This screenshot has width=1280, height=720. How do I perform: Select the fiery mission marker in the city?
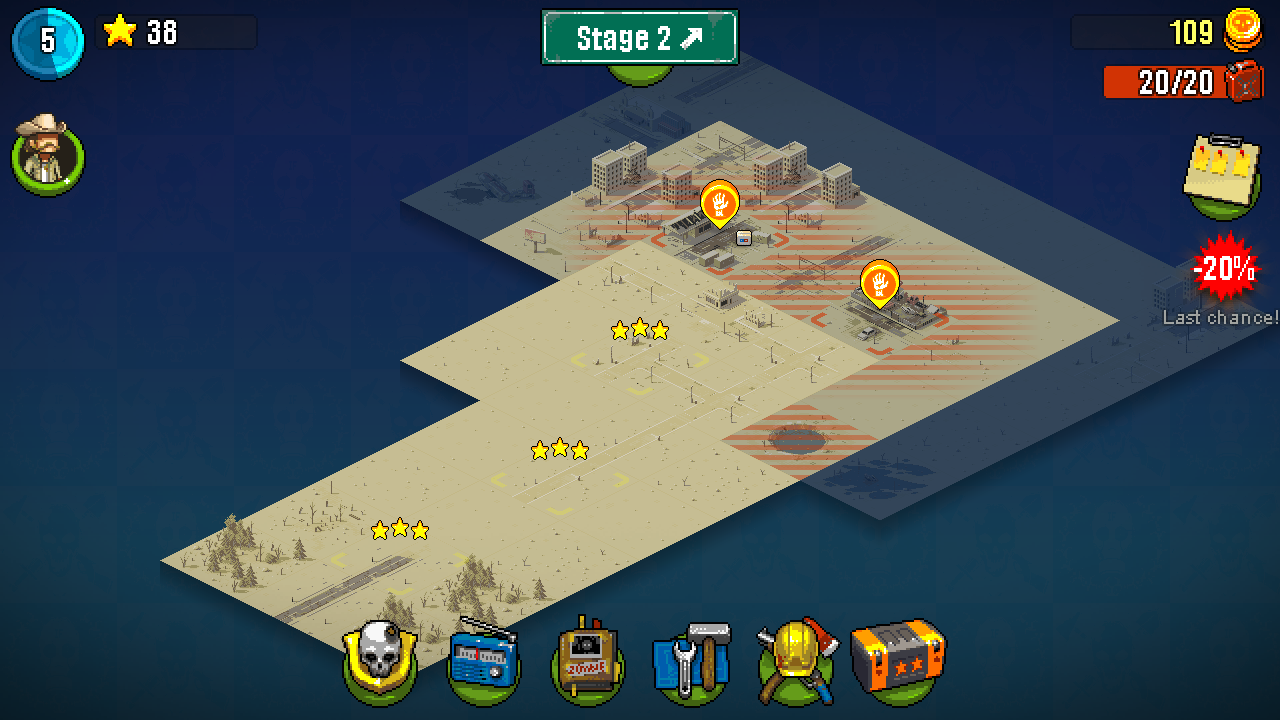tap(718, 205)
